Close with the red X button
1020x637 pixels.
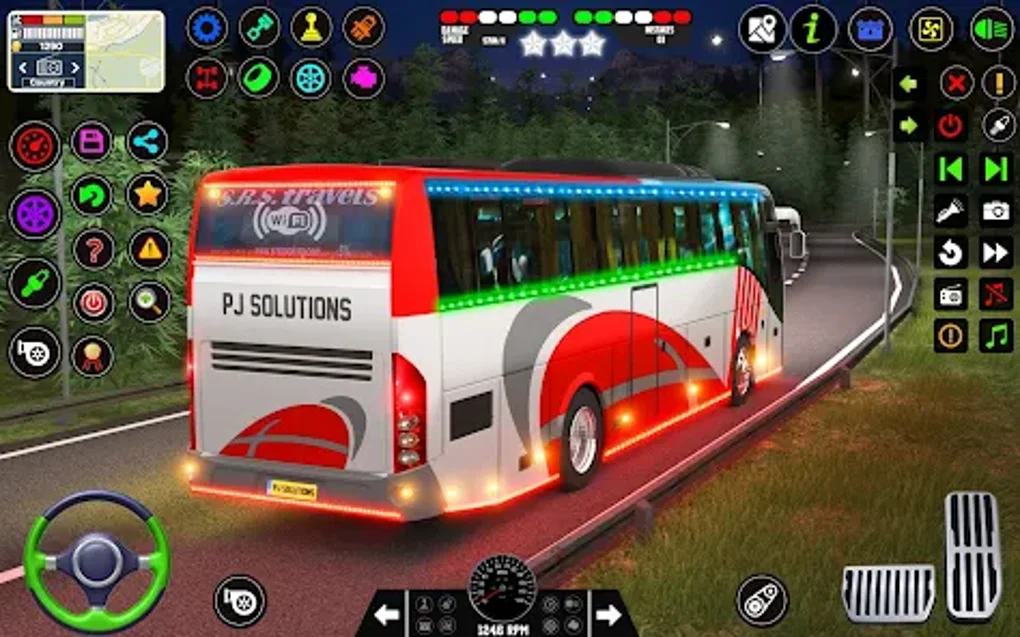[956, 83]
